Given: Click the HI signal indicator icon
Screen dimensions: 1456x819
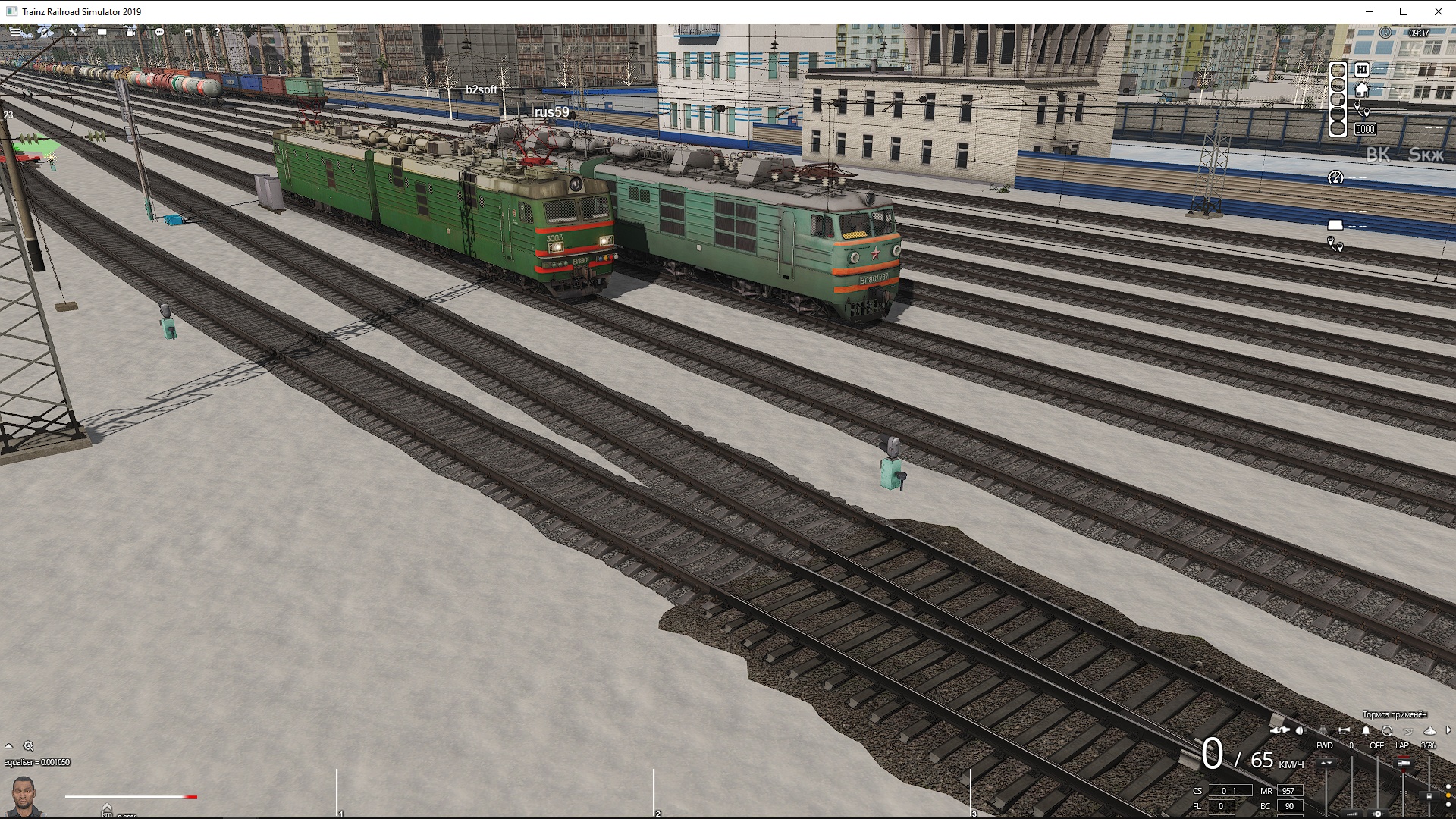Looking at the screenshot, I should point(1361,69).
